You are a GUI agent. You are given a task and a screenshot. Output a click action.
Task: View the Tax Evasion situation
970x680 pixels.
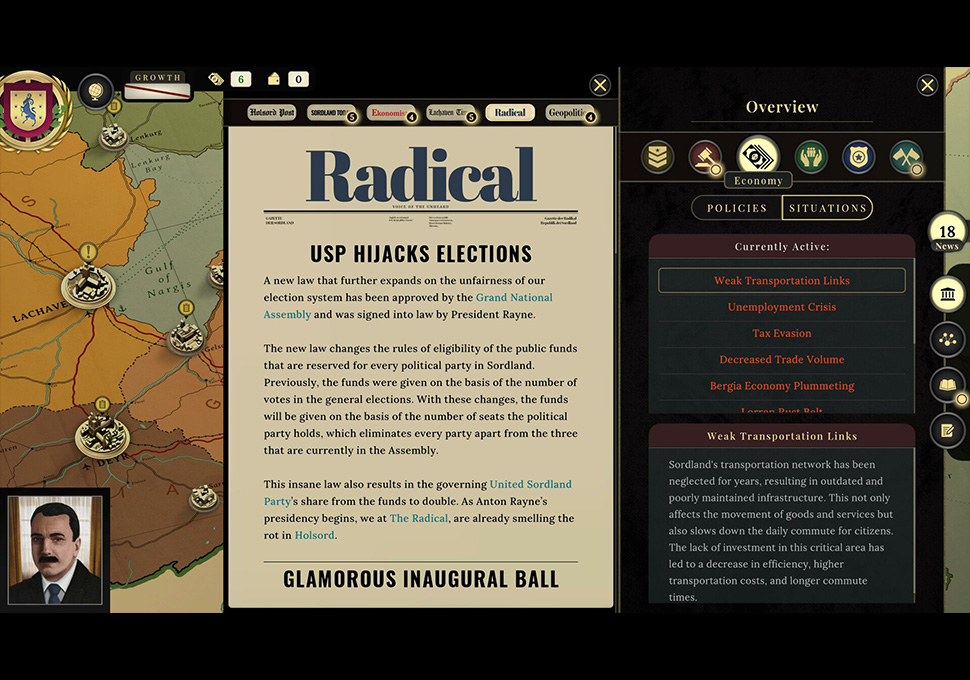coord(782,333)
